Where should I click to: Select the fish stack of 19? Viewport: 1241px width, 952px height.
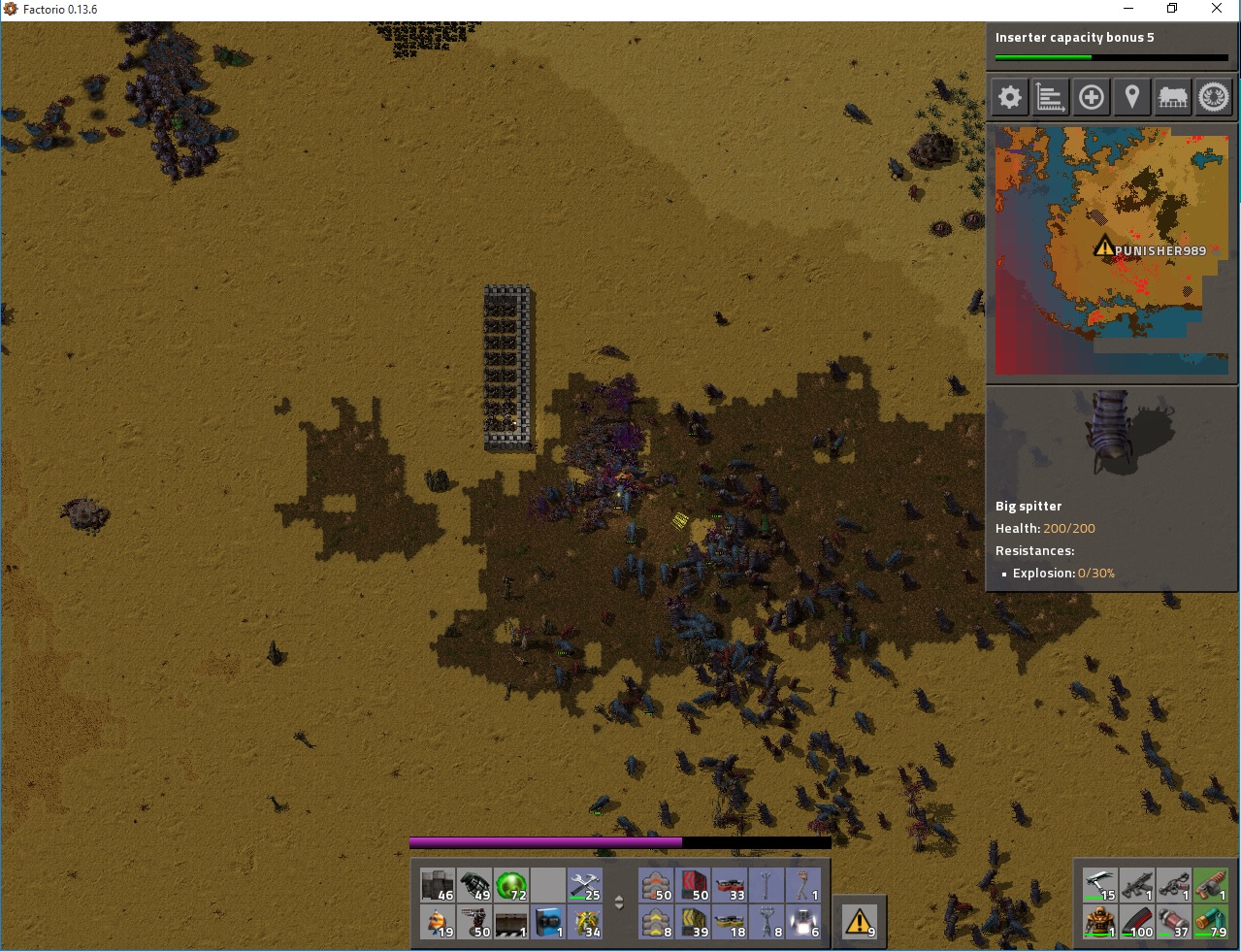tap(439, 922)
